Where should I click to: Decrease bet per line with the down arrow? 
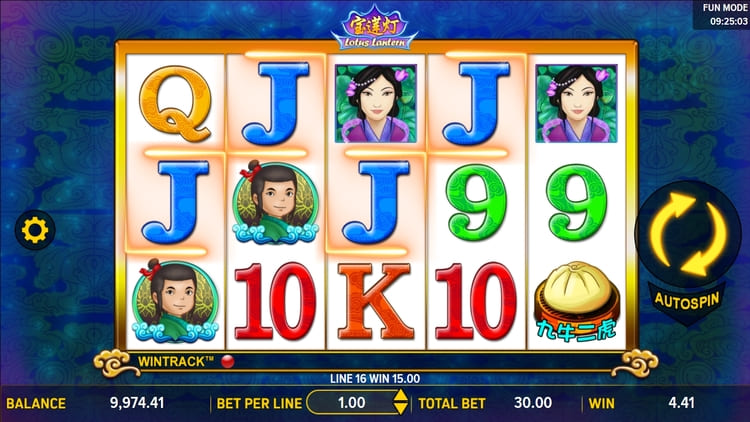(x=401, y=410)
